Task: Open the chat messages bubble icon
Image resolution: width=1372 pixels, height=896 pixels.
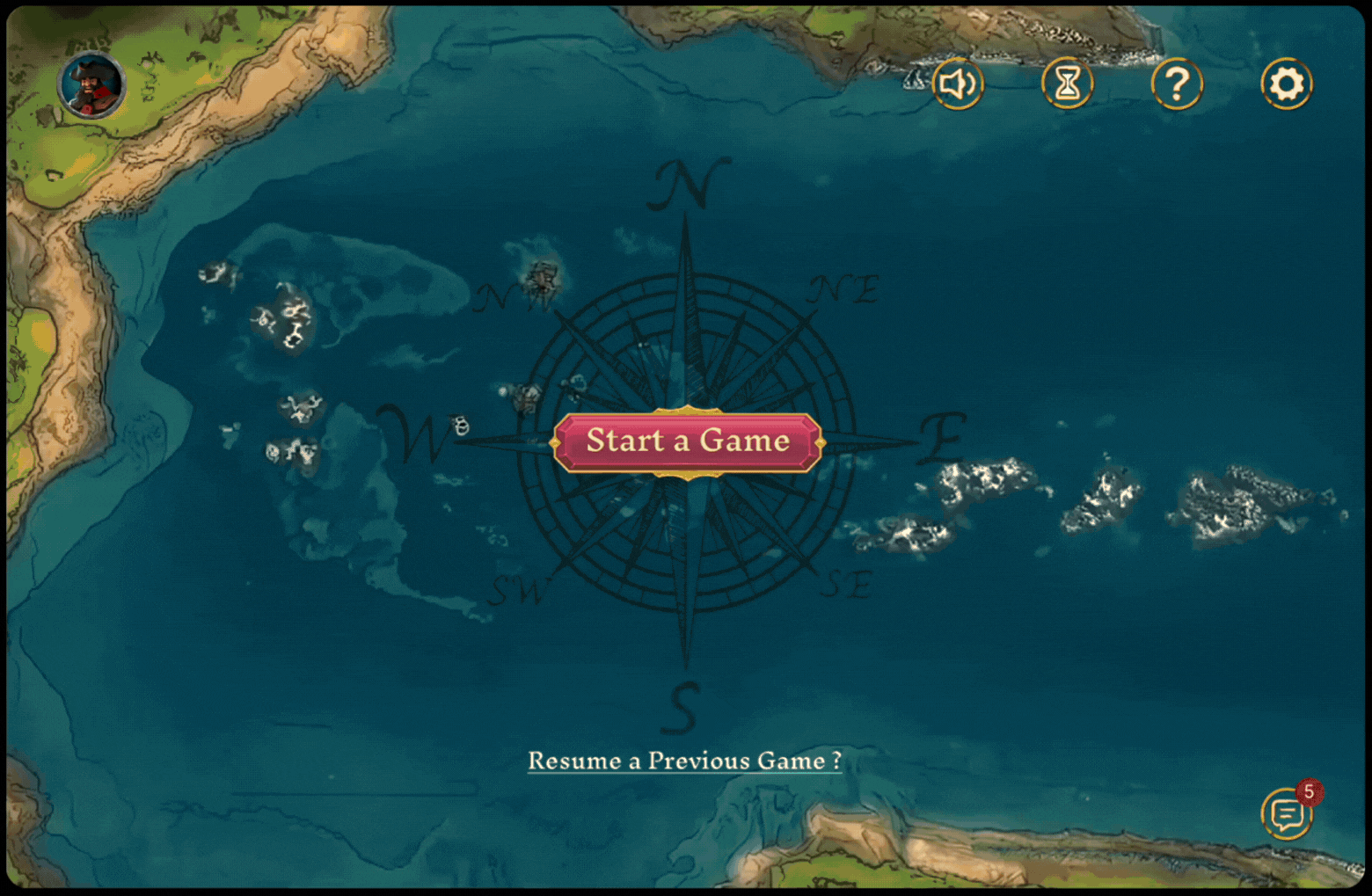Action: [1287, 814]
